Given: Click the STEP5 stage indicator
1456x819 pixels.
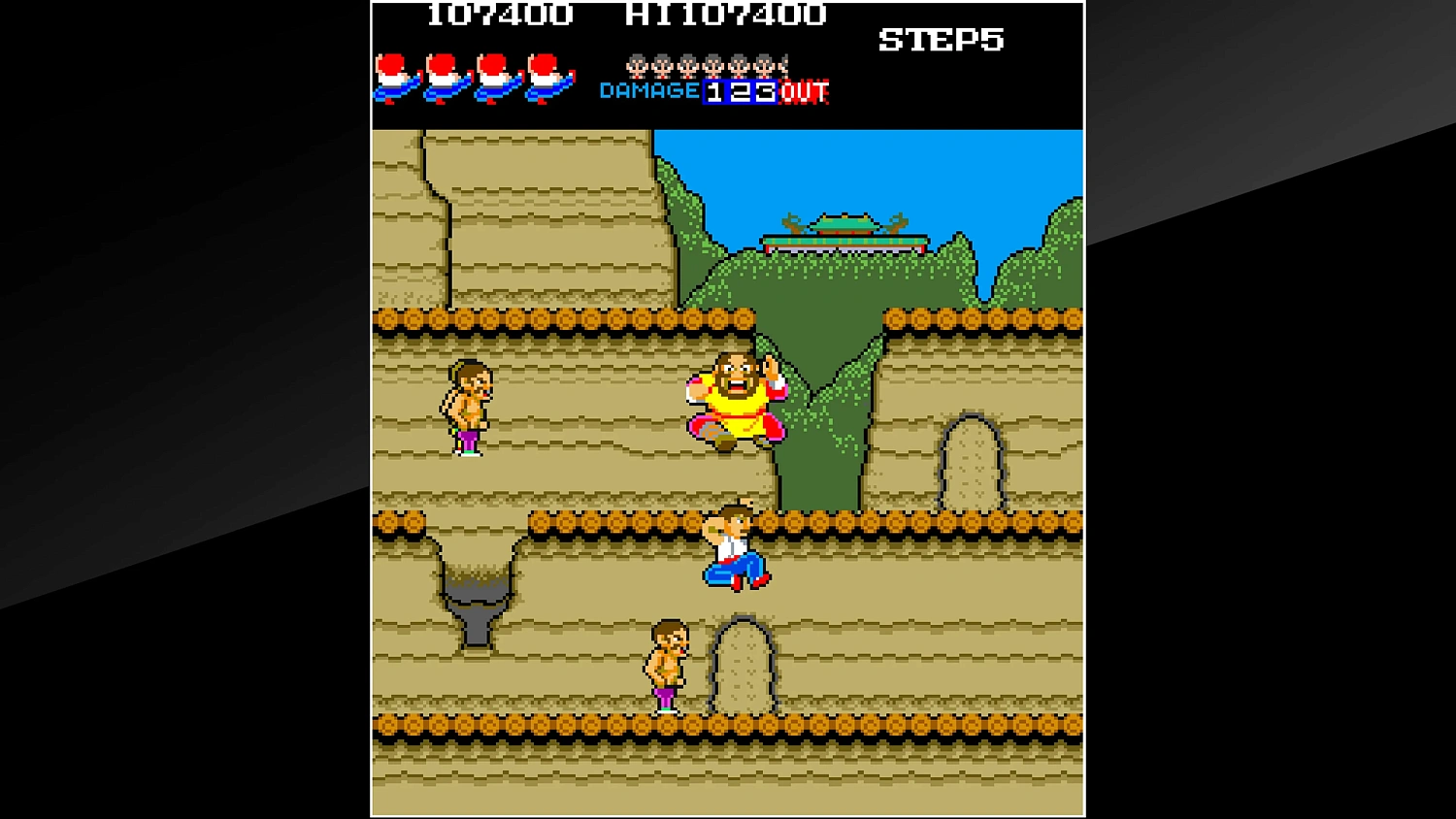Looking at the screenshot, I should point(941,40).
